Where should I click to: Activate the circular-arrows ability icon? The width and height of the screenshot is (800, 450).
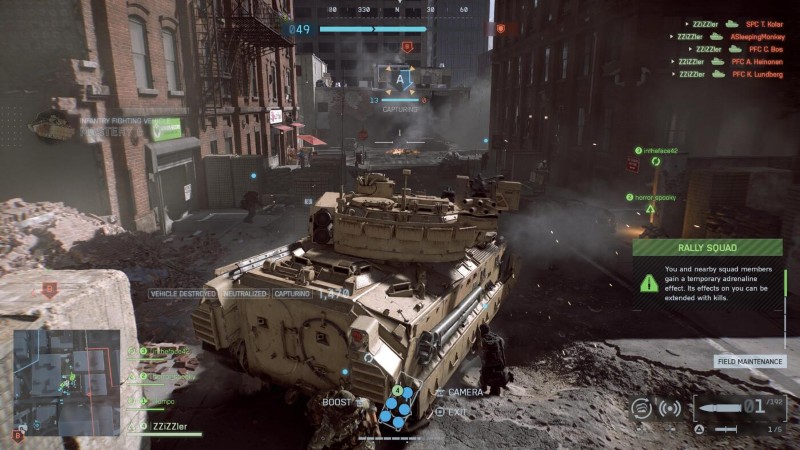point(641,408)
